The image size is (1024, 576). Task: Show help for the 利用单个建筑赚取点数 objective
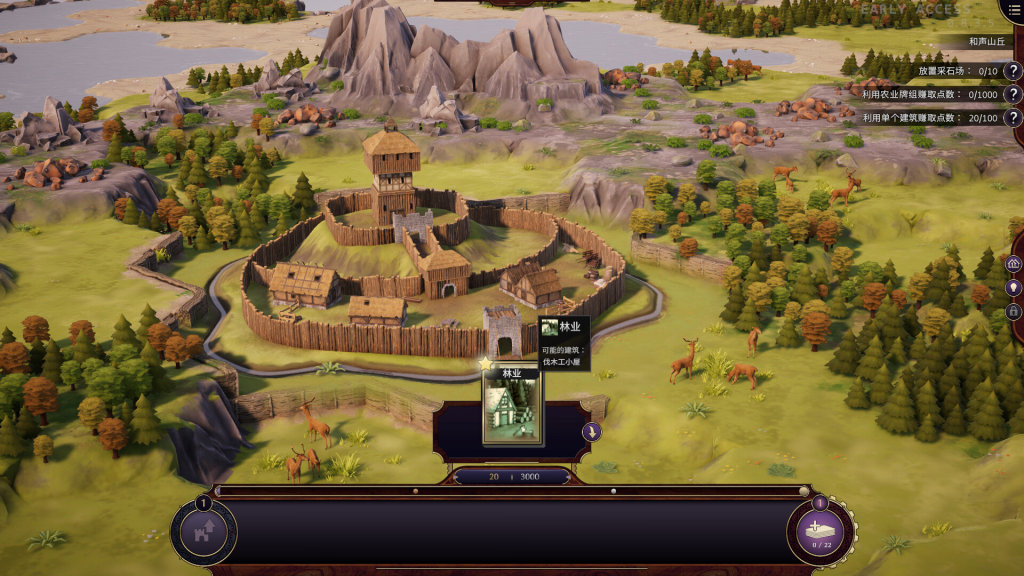(1013, 118)
